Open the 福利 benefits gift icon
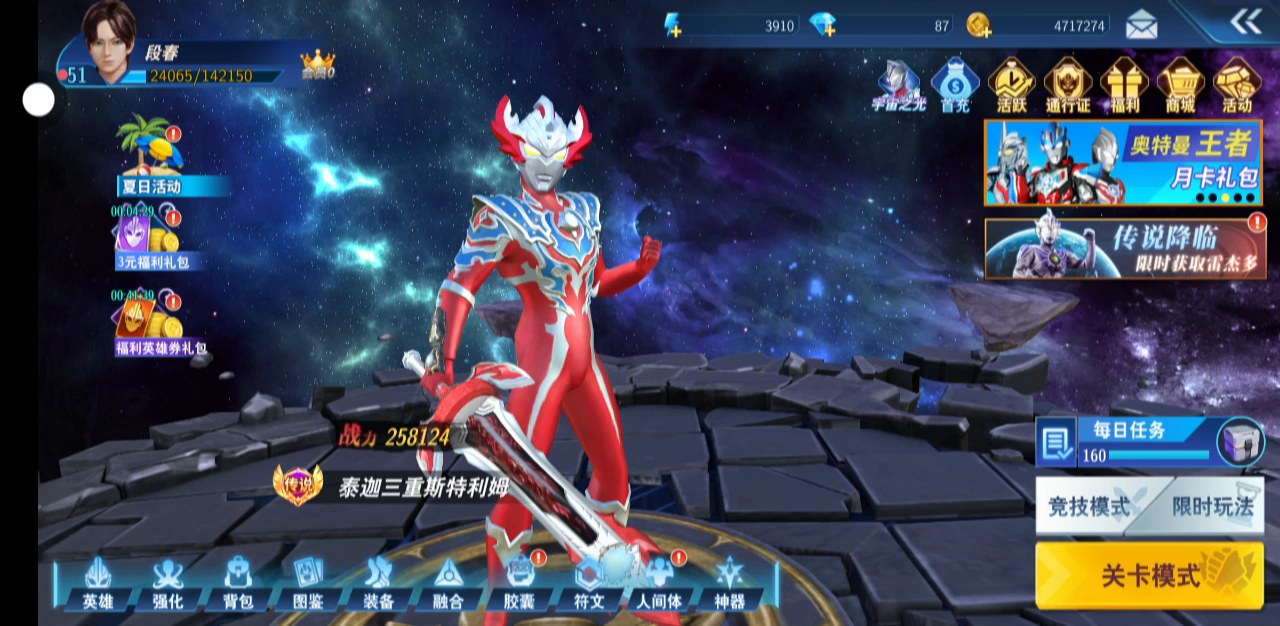Screen dimensions: 1280x626 coord(1124,84)
